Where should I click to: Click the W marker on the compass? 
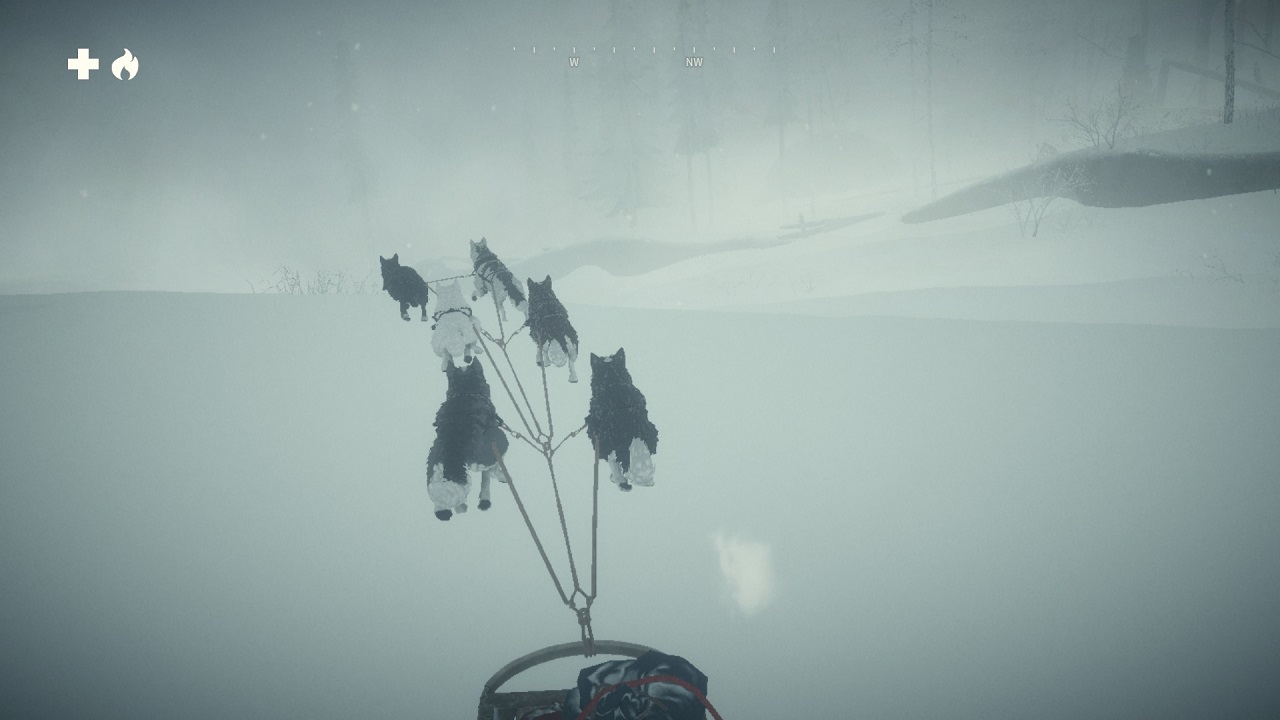coord(575,60)
